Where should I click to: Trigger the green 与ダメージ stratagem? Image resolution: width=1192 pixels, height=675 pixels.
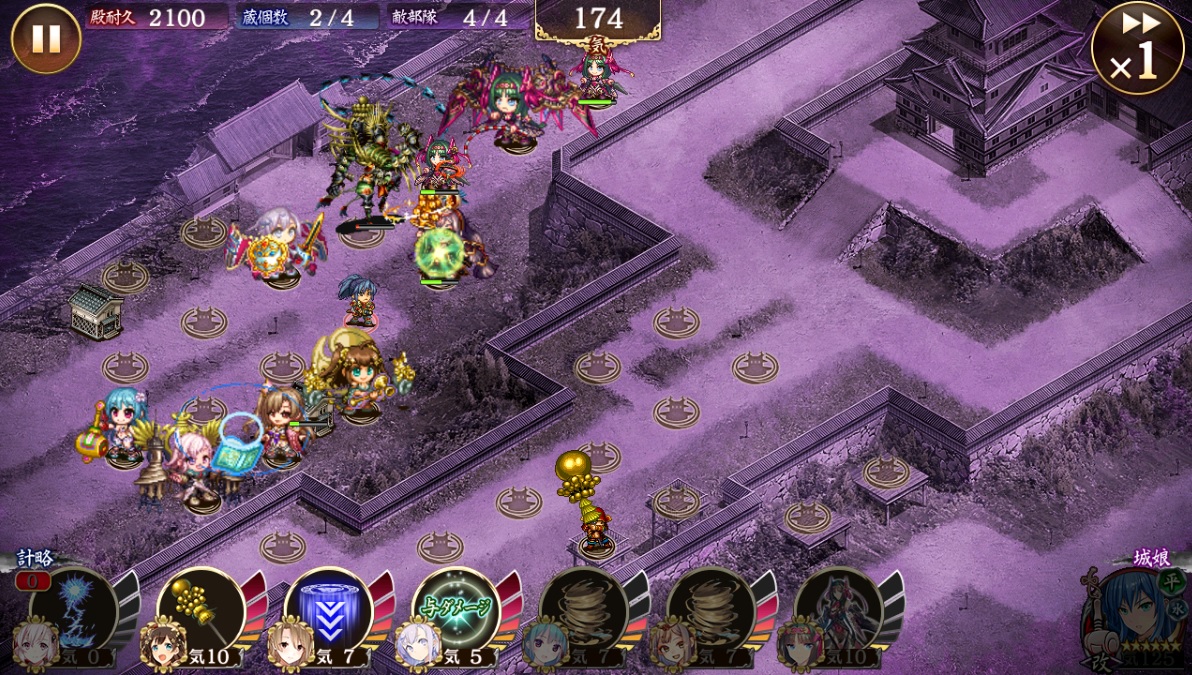point(456,610)
